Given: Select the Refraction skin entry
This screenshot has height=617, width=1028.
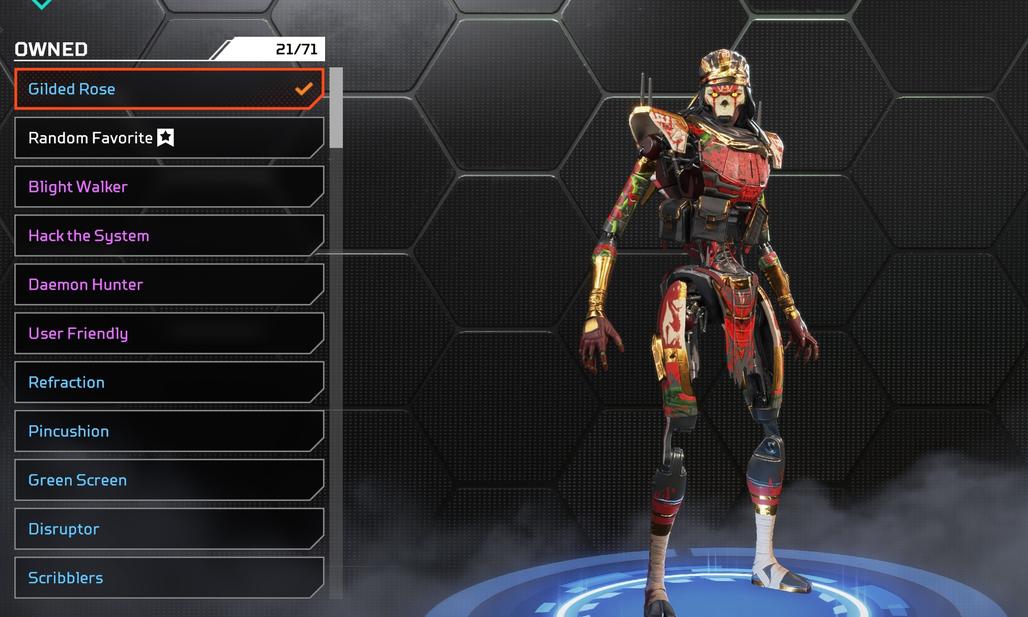Looking at the screenshot, I should 169,383.
